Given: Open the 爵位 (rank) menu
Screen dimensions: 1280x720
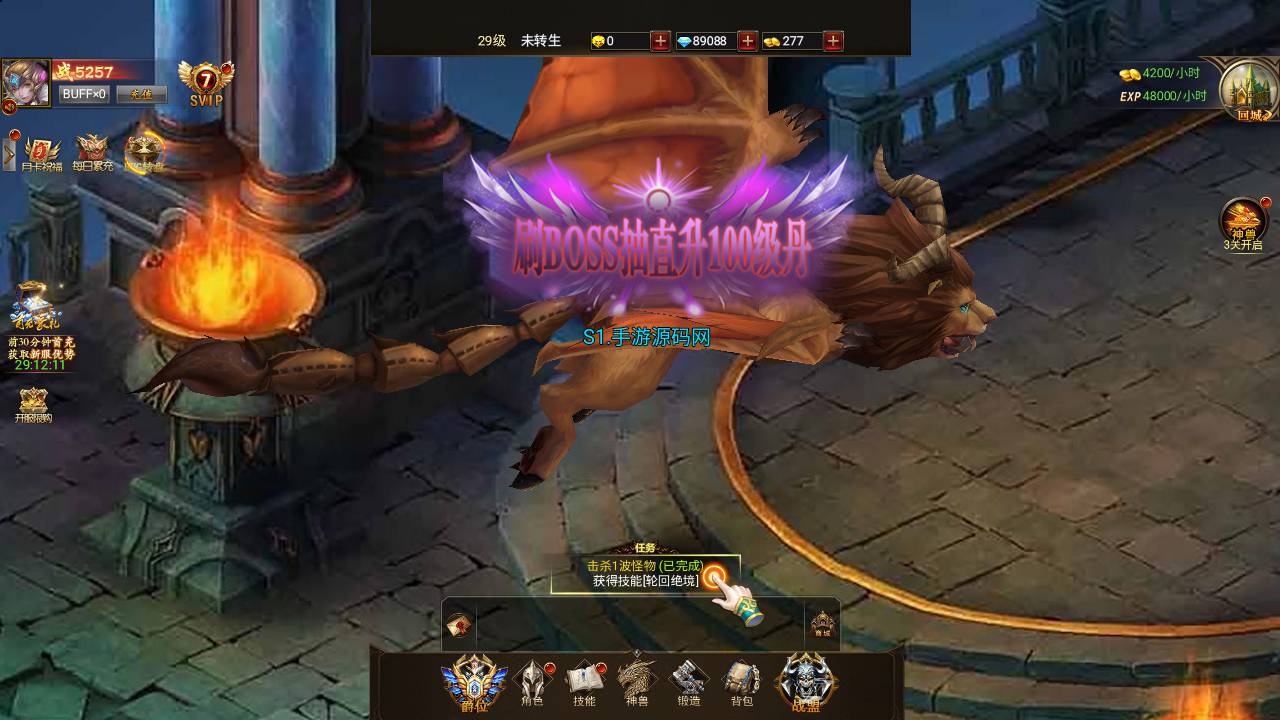Looking at the screenshot, I should tap(474, 680).
